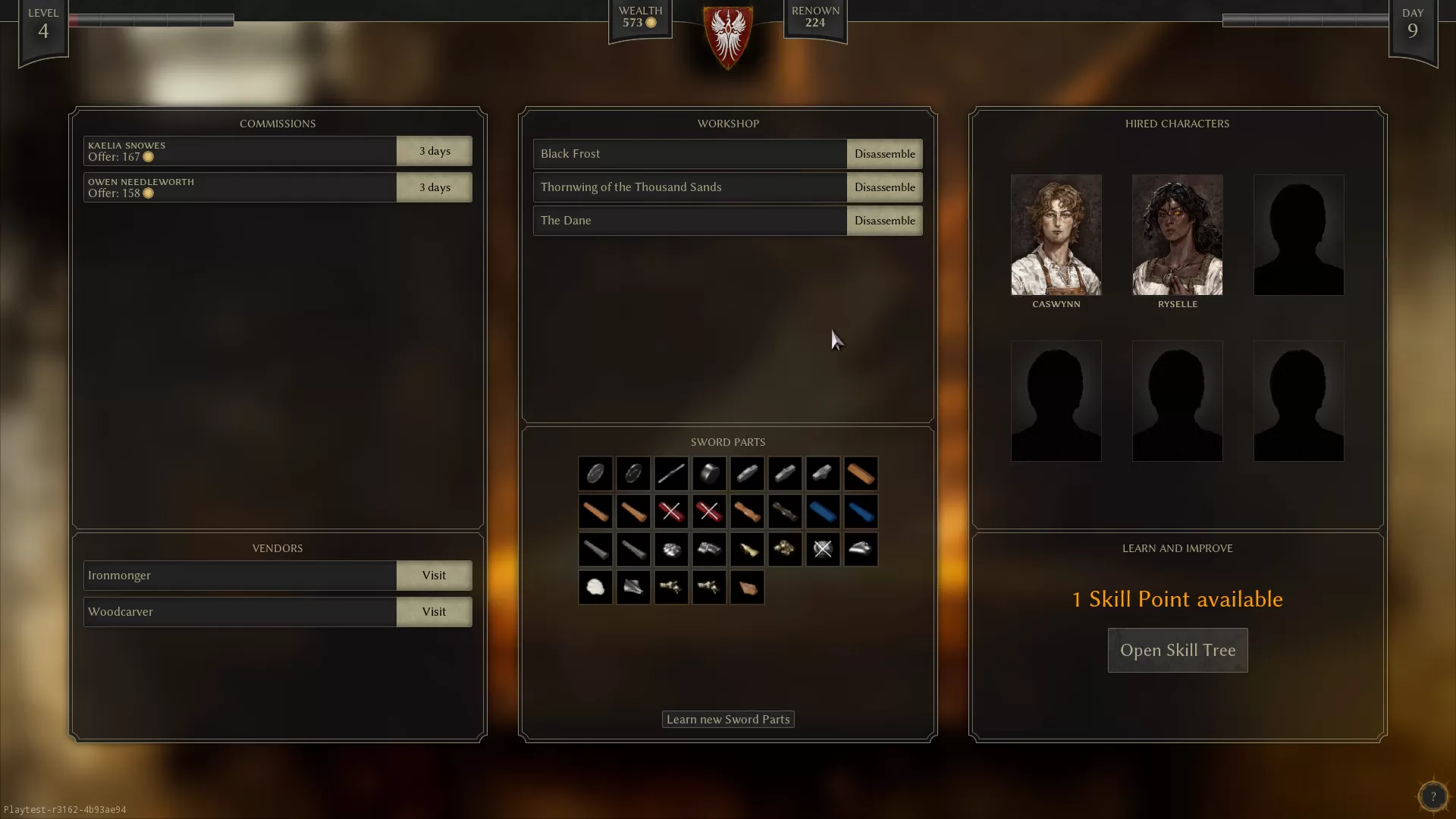
Task: Open the help question mark icon
Action: click(x=1432, y=796)
